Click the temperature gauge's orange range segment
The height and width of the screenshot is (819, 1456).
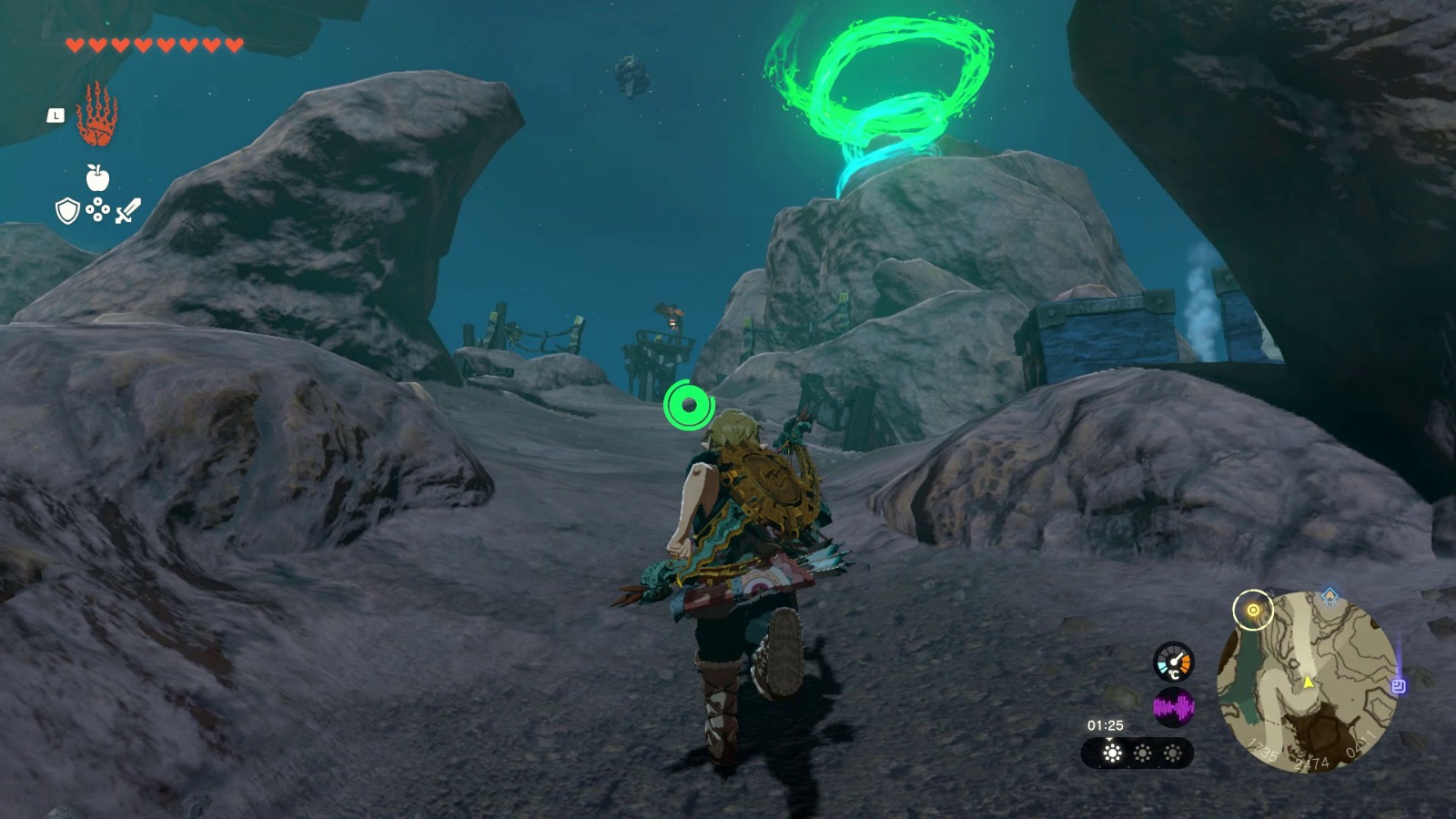(1185, 661)
